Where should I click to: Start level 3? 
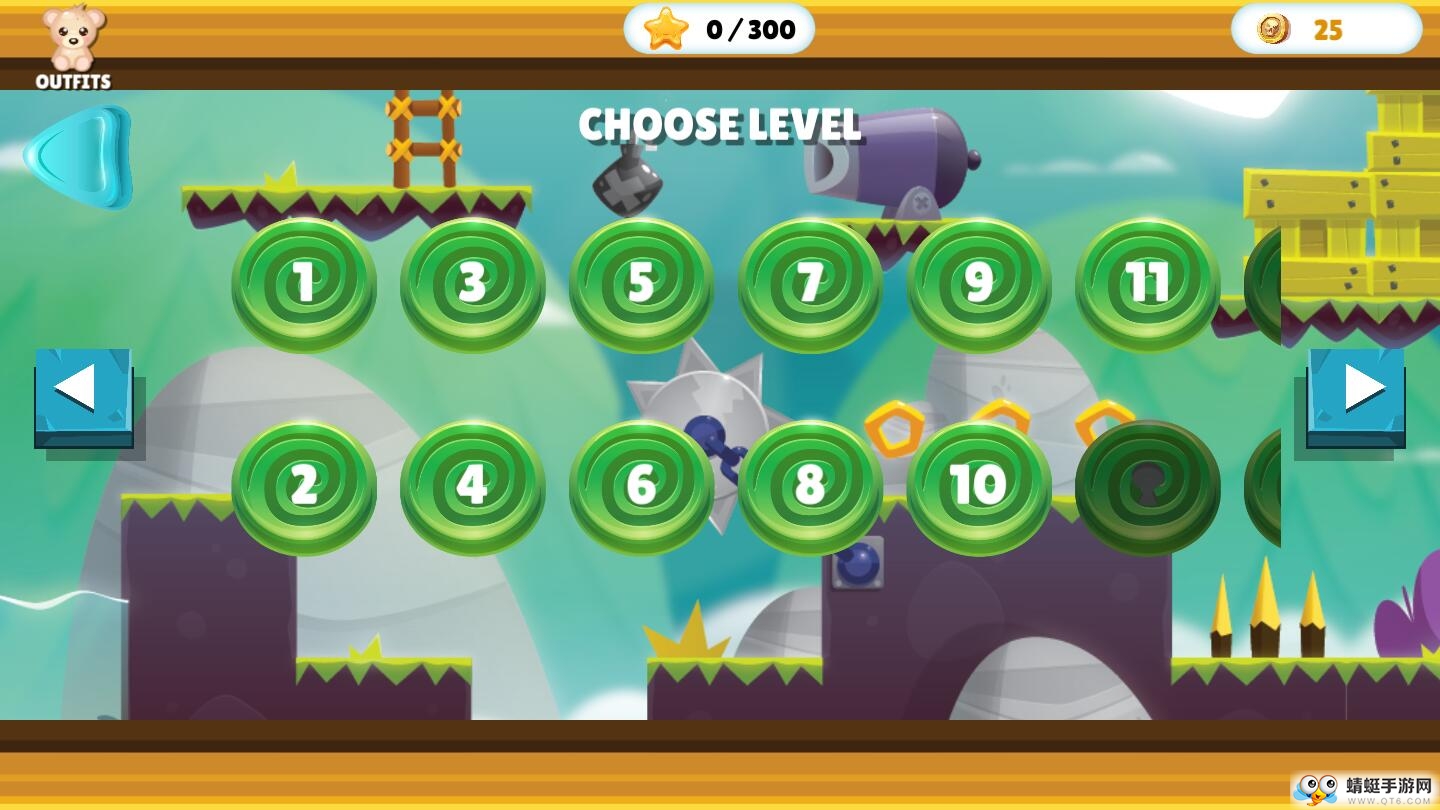(473, 285)
